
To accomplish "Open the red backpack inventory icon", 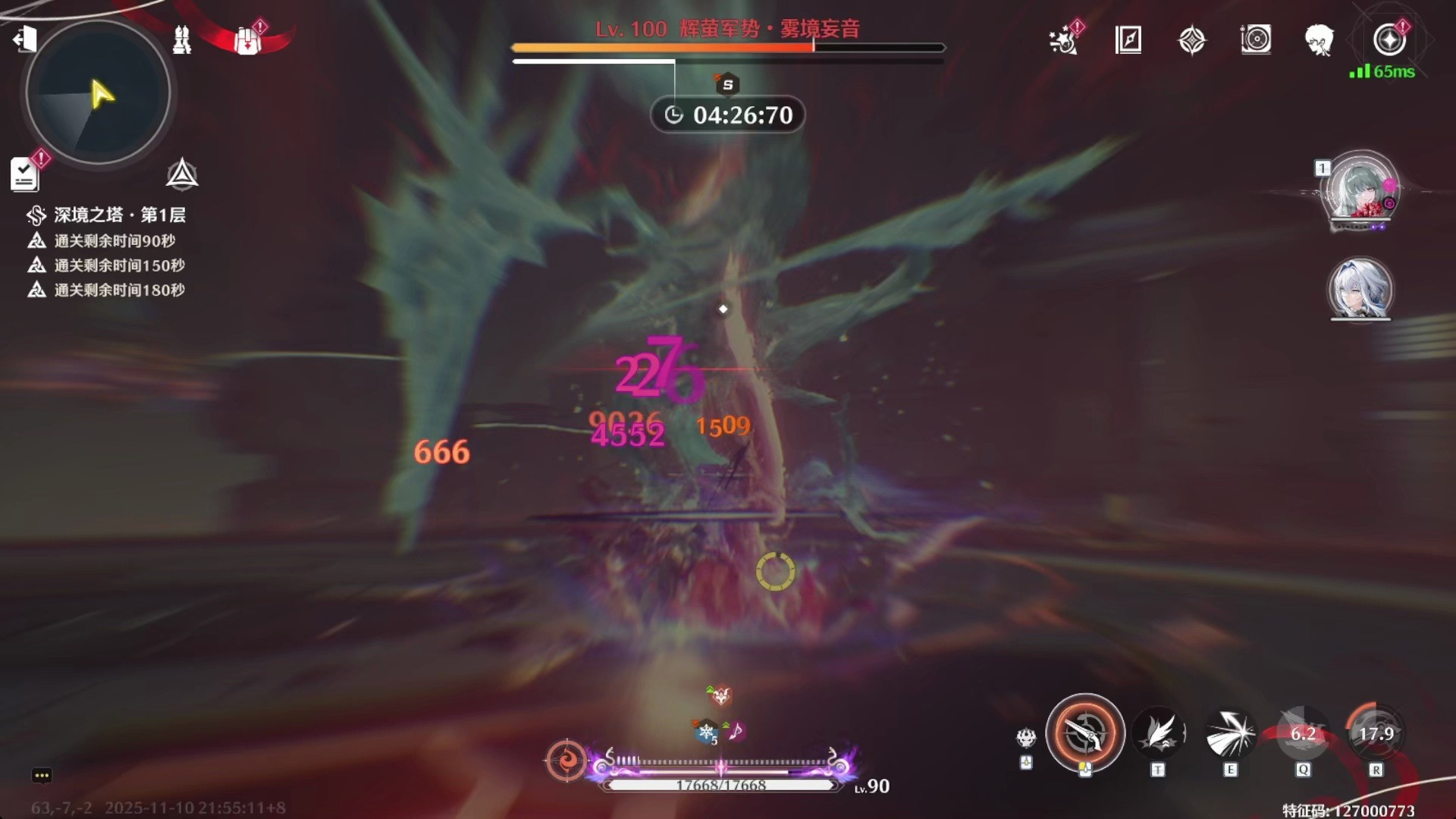I will tap(247, 41).
